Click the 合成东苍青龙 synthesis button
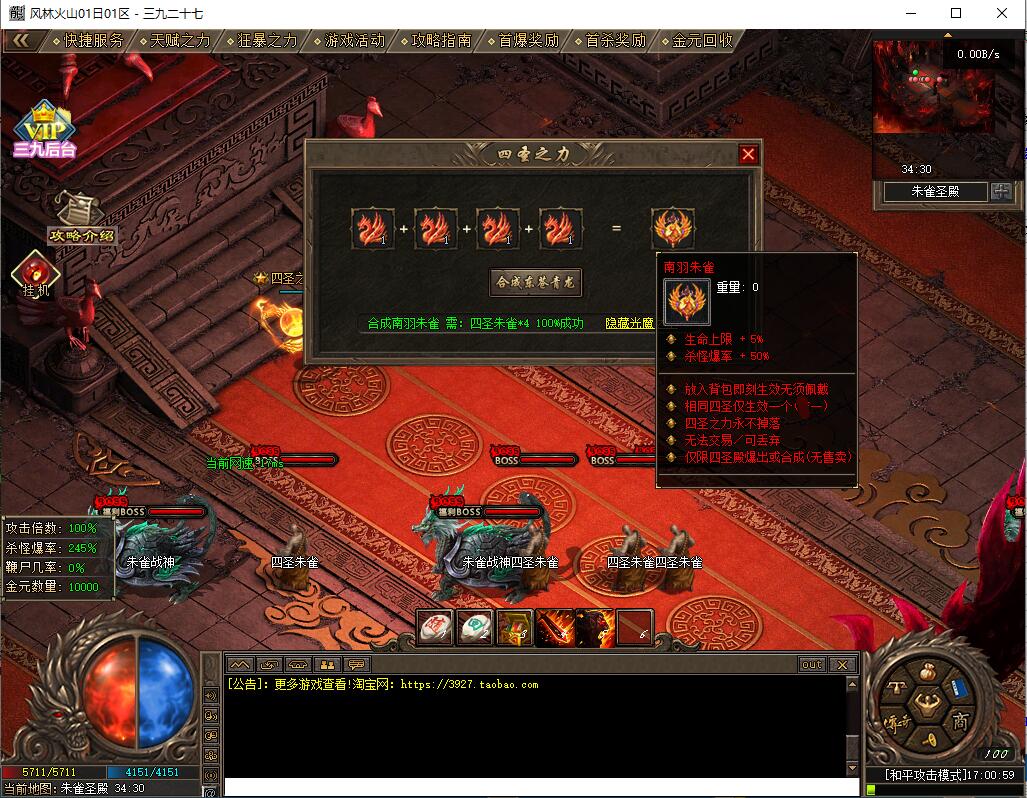The width and height of the screenshot is (1027, 798). (x=536, y=282)
